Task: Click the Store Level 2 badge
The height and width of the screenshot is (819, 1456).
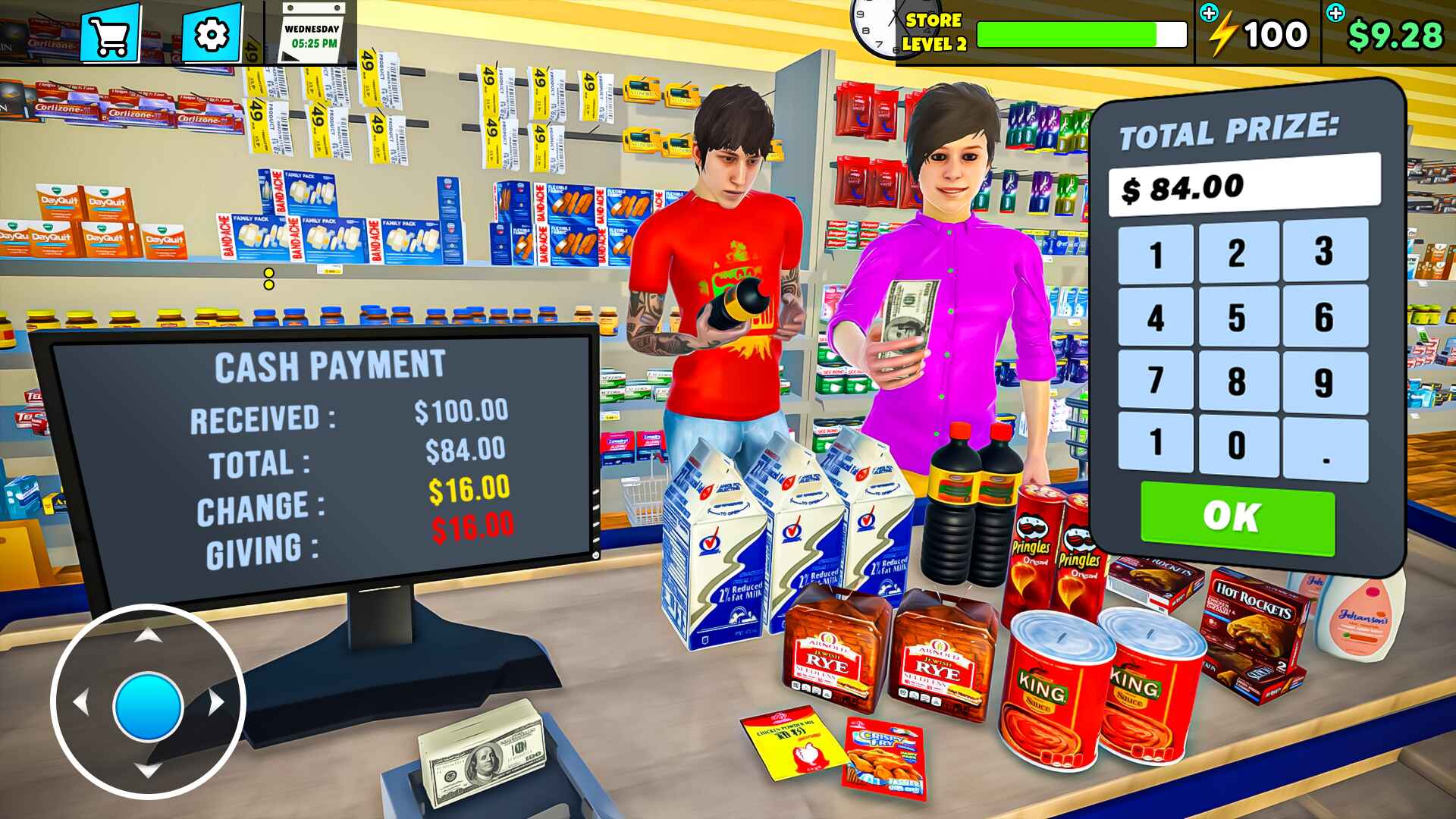Action: tap(934, 30)
